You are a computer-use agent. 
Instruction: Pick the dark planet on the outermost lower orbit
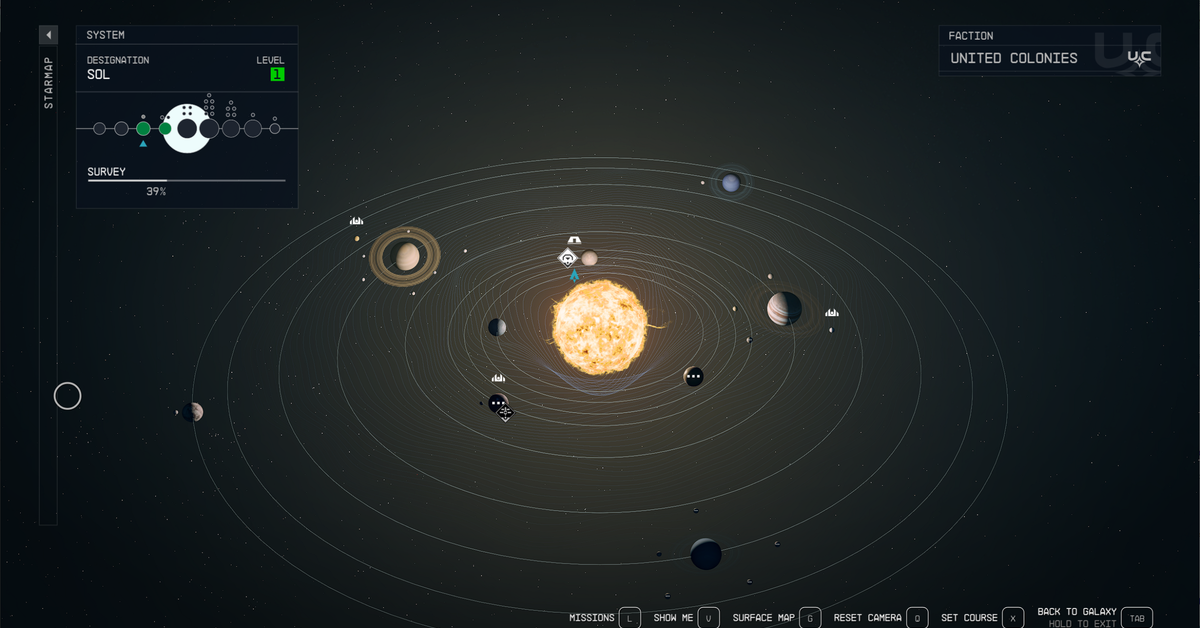706,553
